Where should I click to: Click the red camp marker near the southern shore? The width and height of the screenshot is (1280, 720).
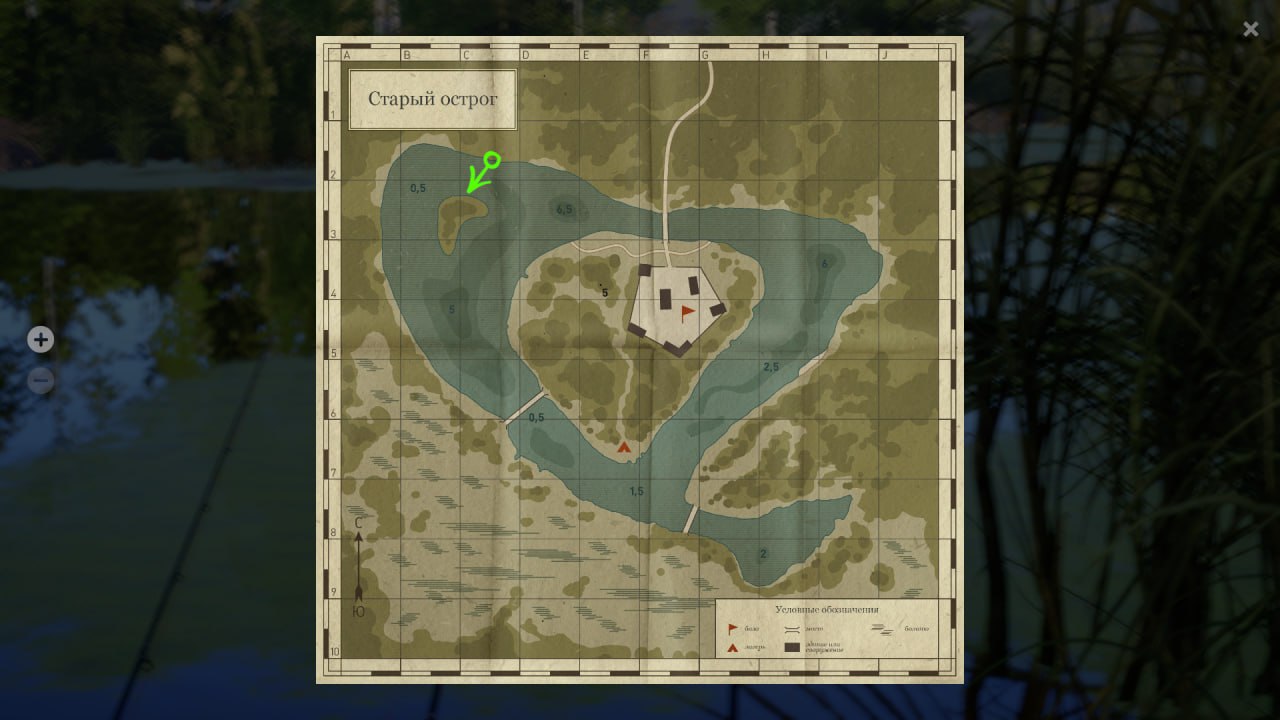point(623,446)
